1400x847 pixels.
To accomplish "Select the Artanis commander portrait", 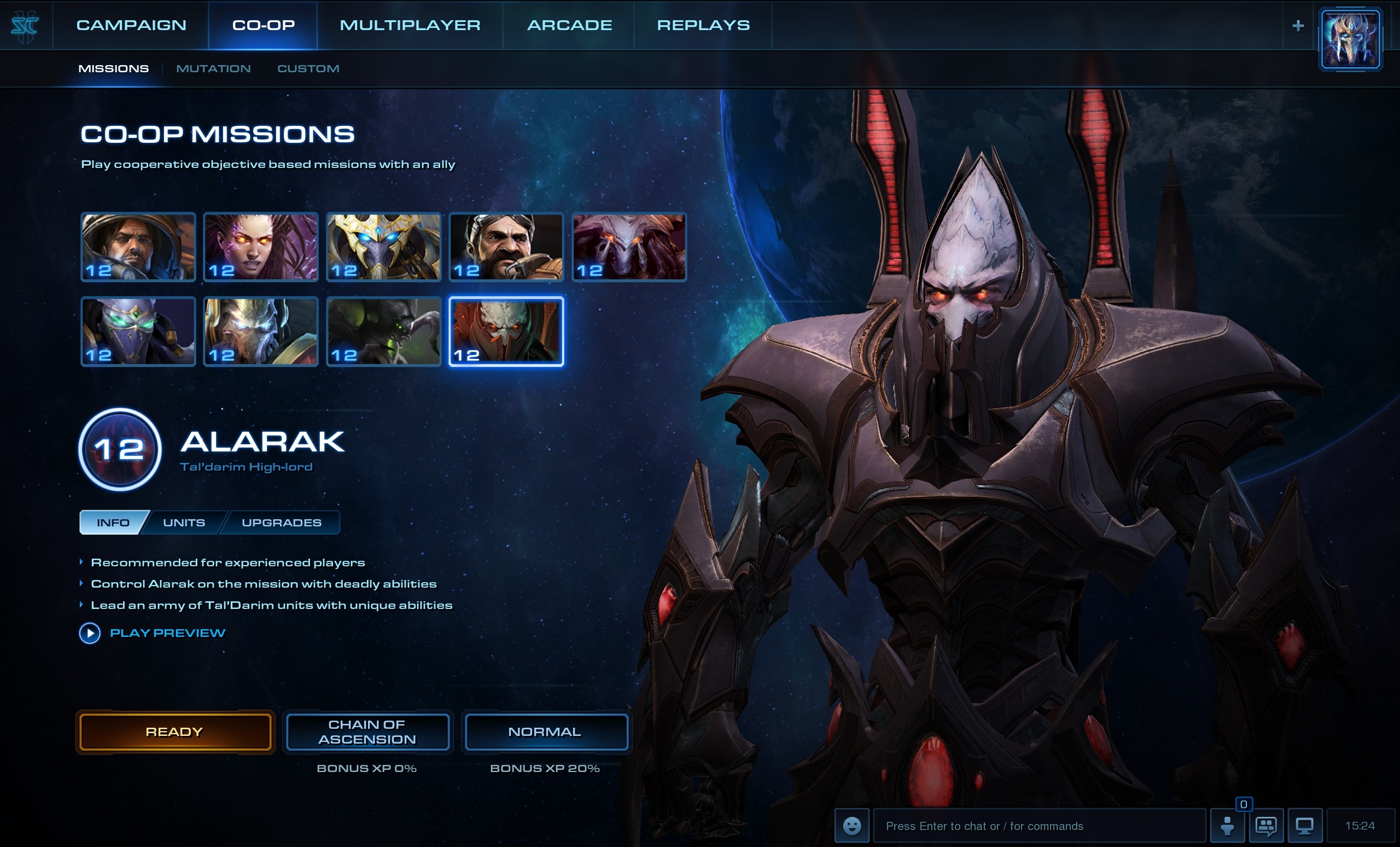I will coord(383,247).
